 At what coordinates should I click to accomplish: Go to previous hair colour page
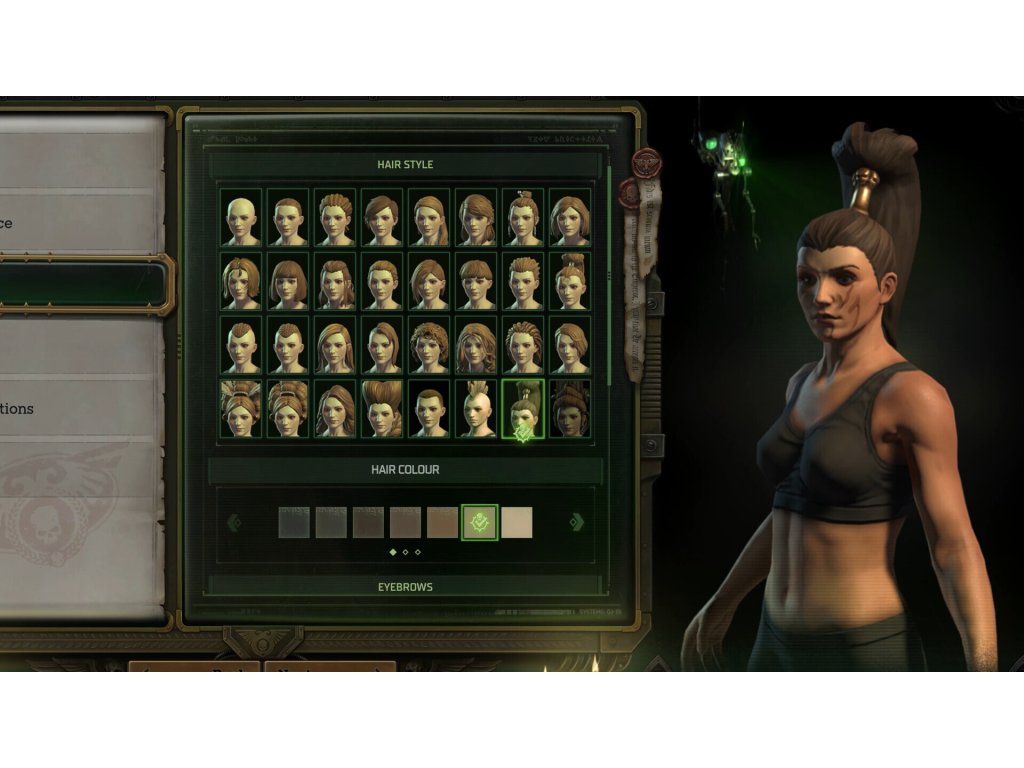(234, 522)
